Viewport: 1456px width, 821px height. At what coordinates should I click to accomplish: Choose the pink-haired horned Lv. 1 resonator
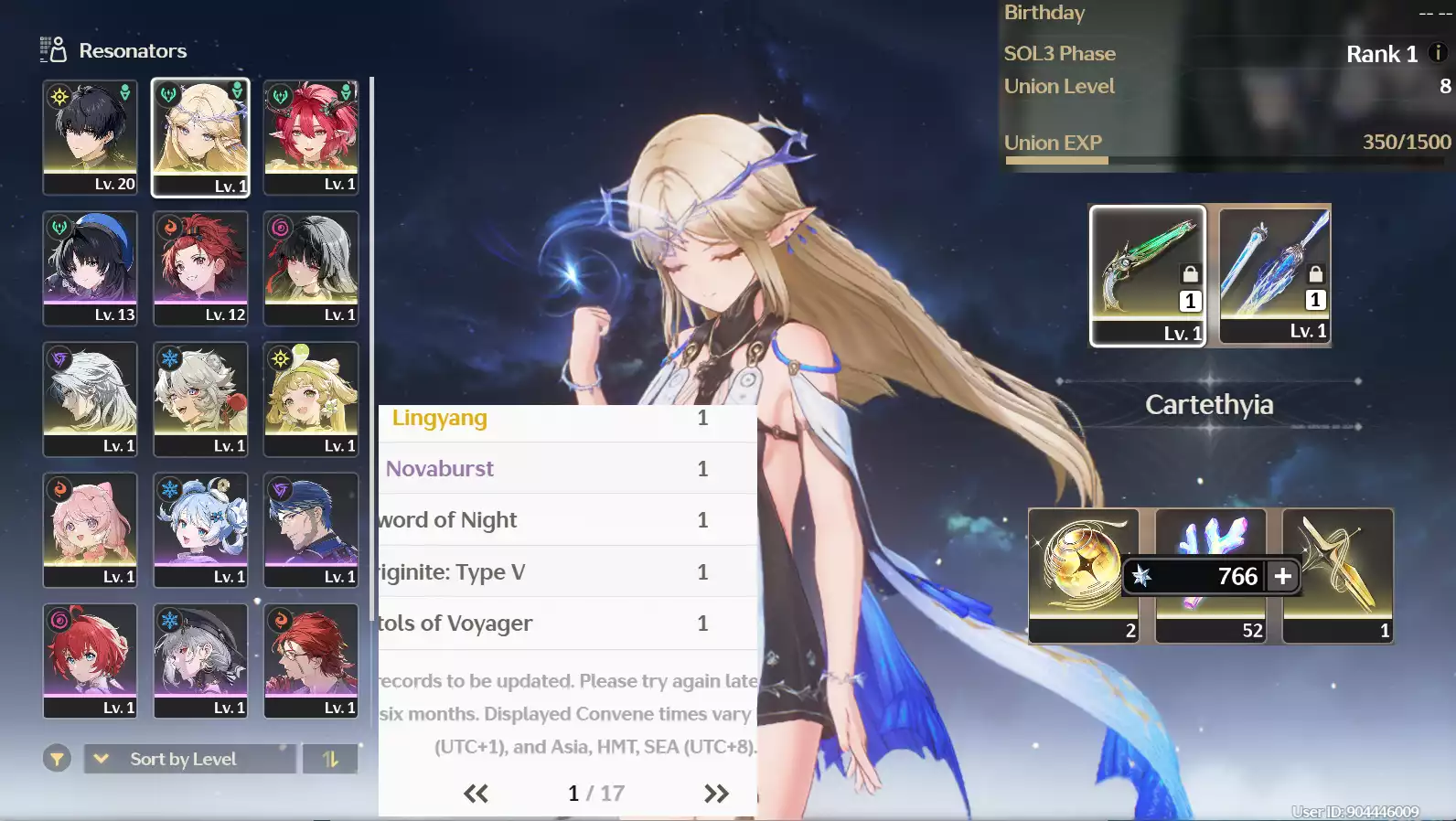coord(311,136)
